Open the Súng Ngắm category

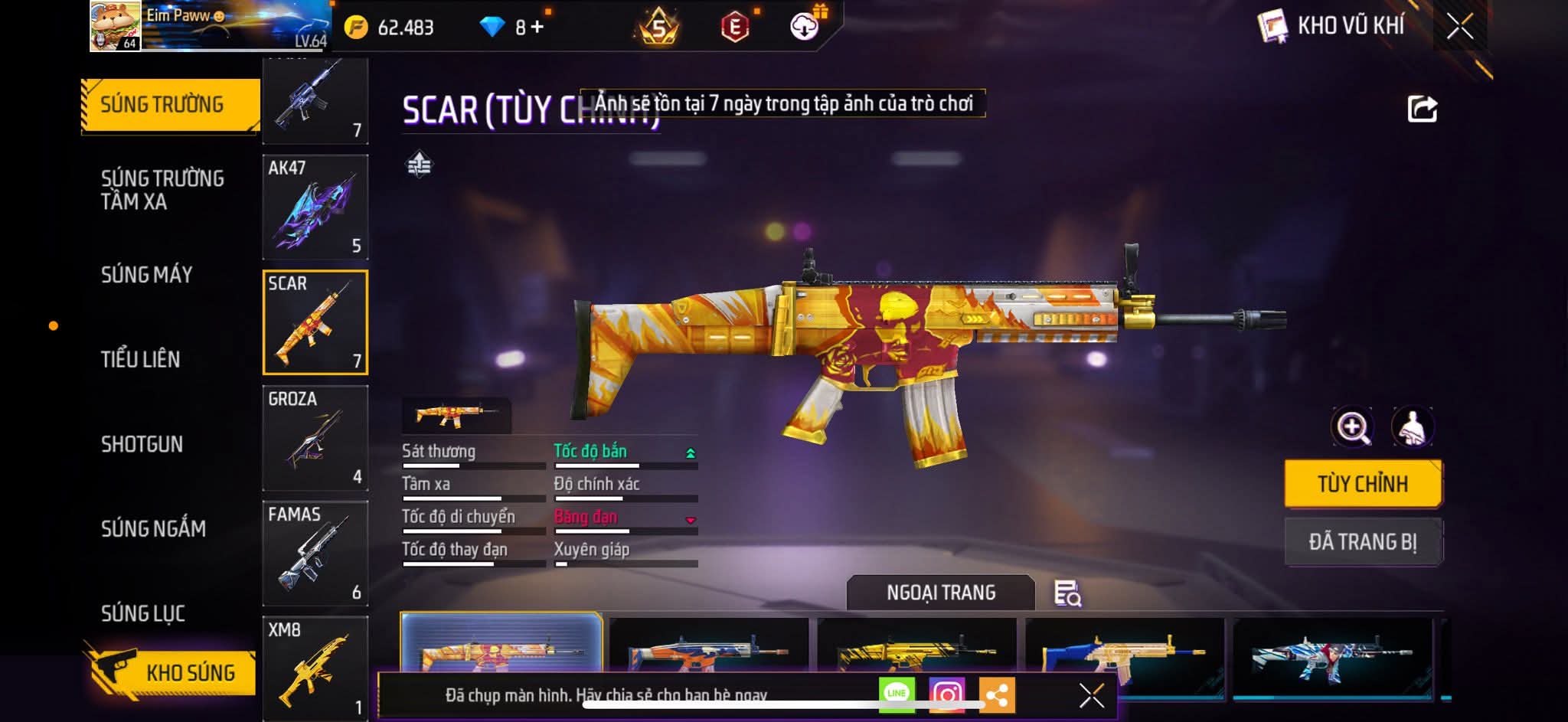click(154, 528)
